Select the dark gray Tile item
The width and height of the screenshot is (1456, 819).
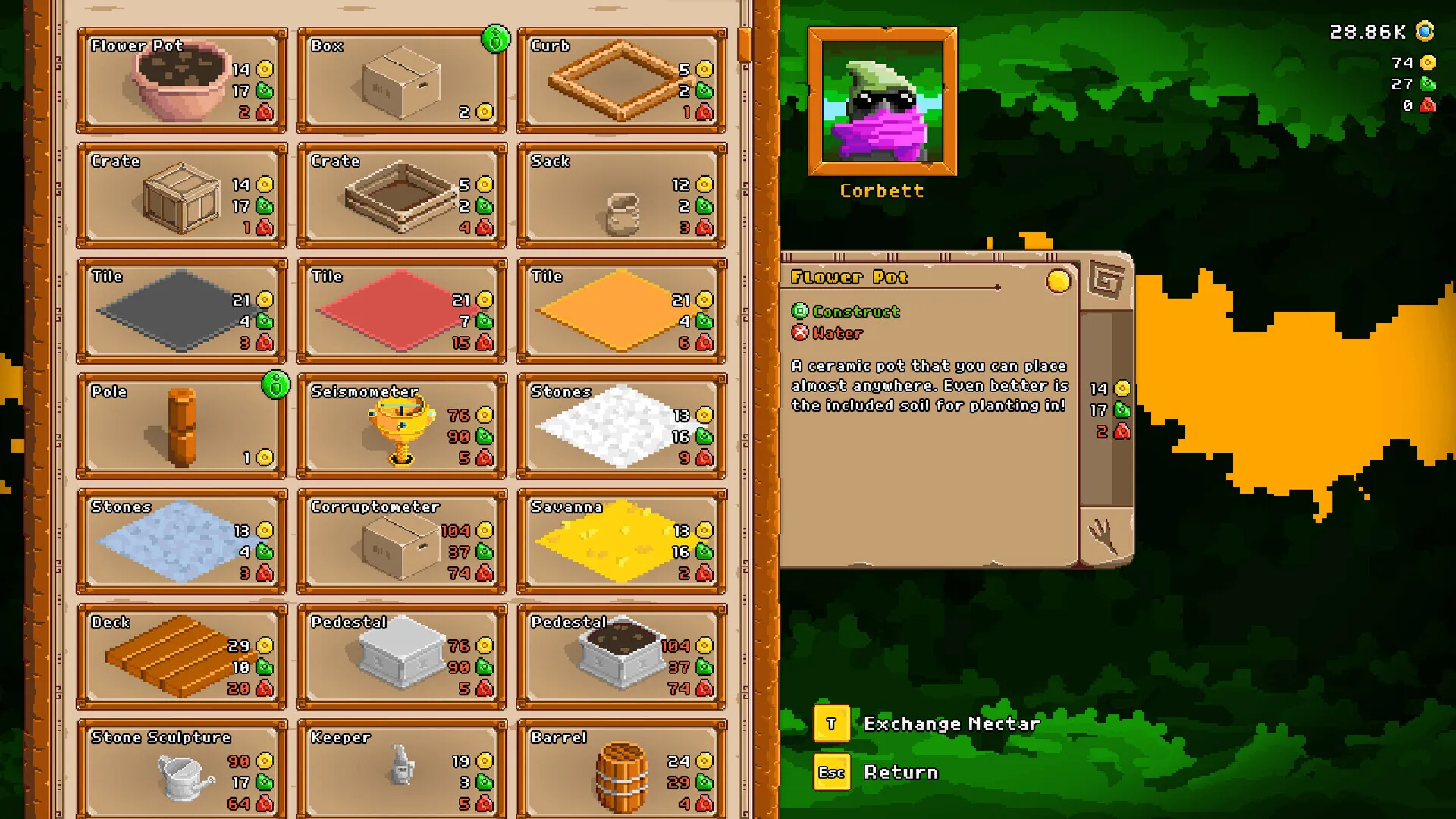click(x=182, y=311)
